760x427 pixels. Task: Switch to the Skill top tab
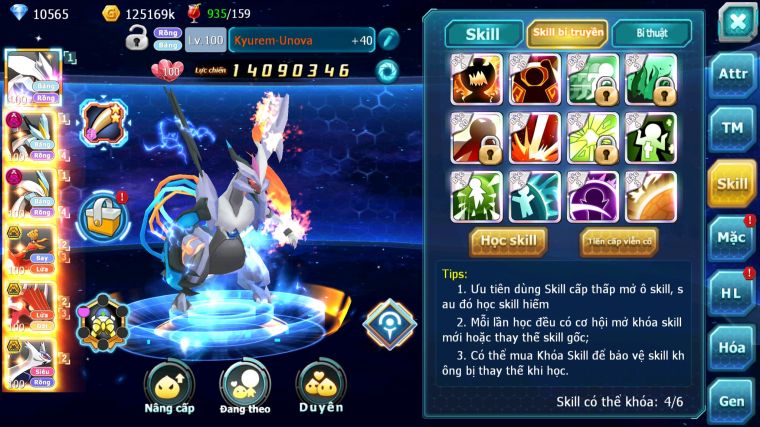(483, 33)
